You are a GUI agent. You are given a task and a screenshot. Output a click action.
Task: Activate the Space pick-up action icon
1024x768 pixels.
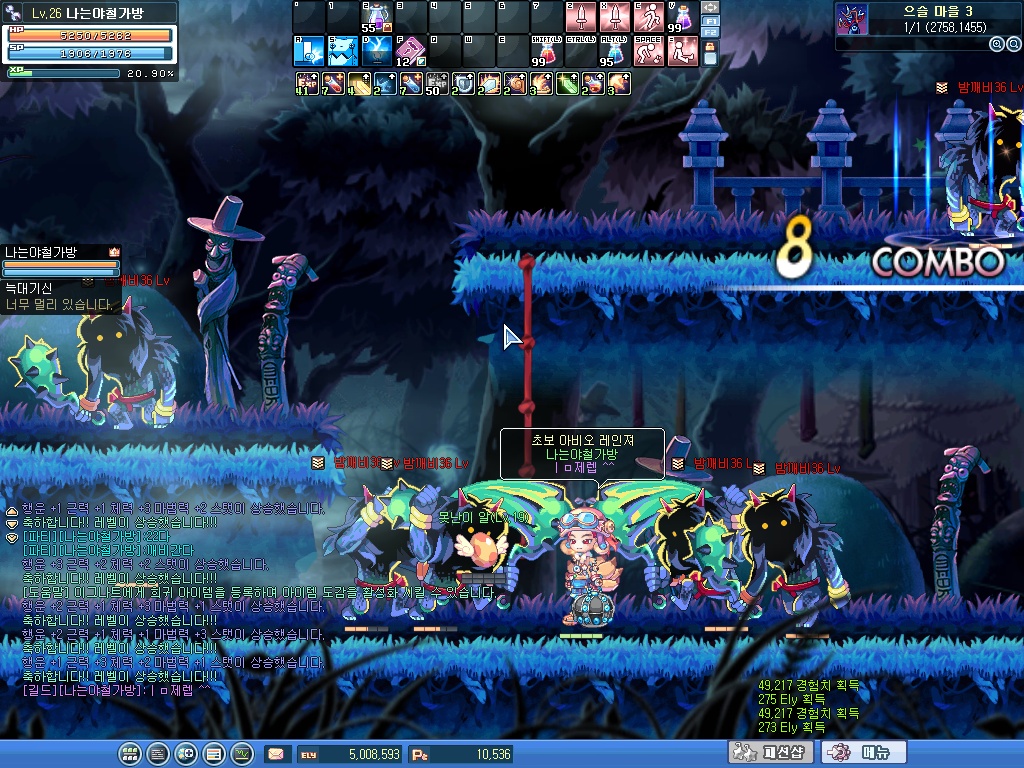(648, 51)
